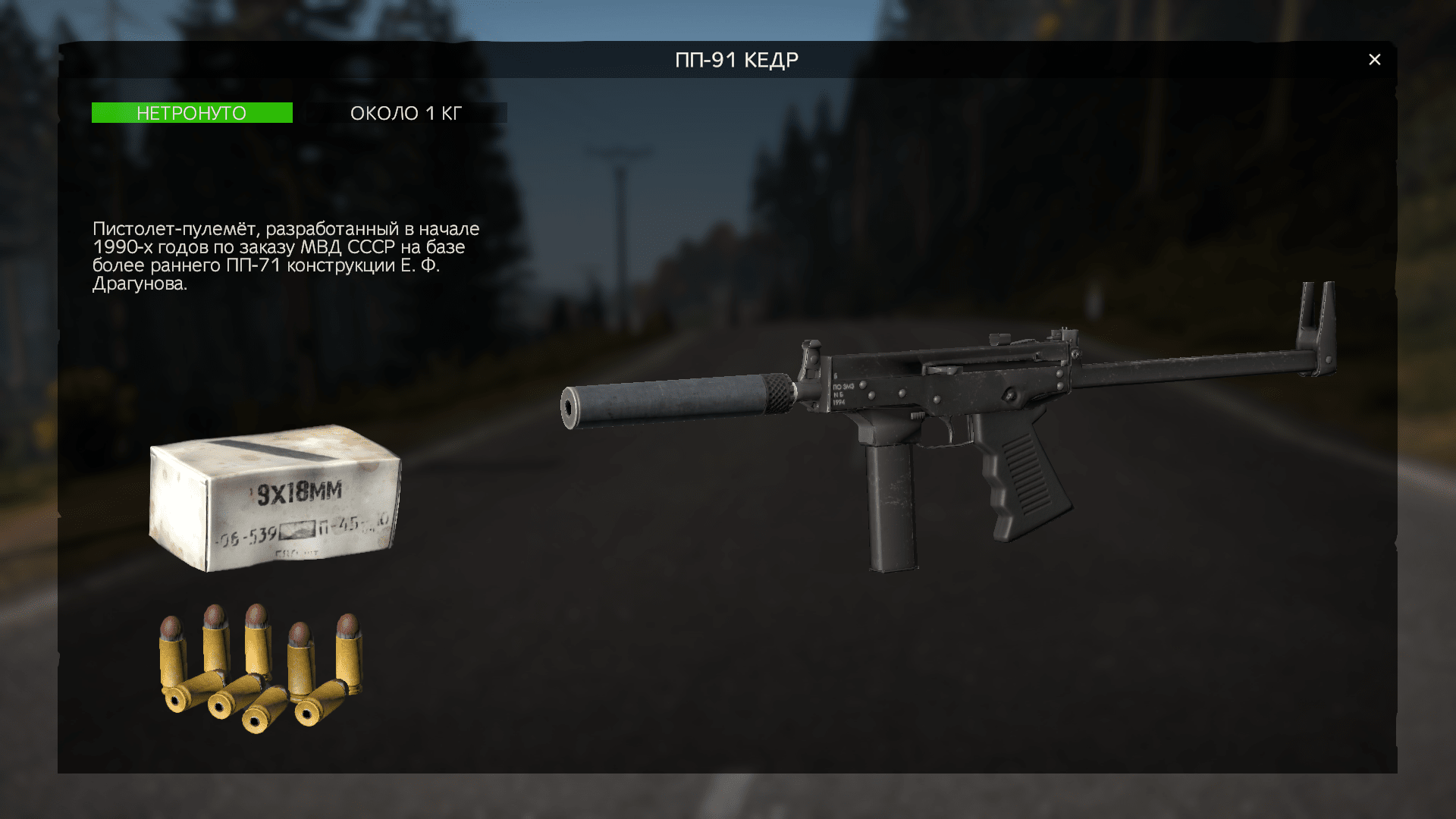Select the 9x18MM ammo box image

pos(275,497)
